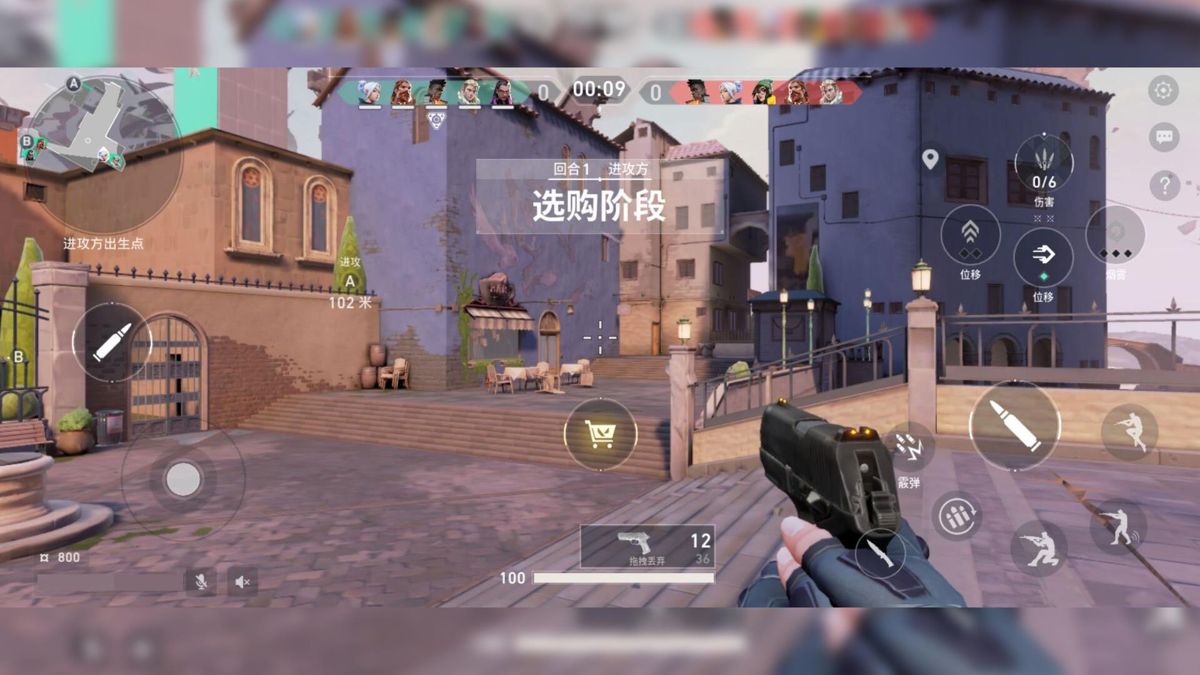Reload the weapon with the ammo icon
1200x675 pixels.
(957, 516)
